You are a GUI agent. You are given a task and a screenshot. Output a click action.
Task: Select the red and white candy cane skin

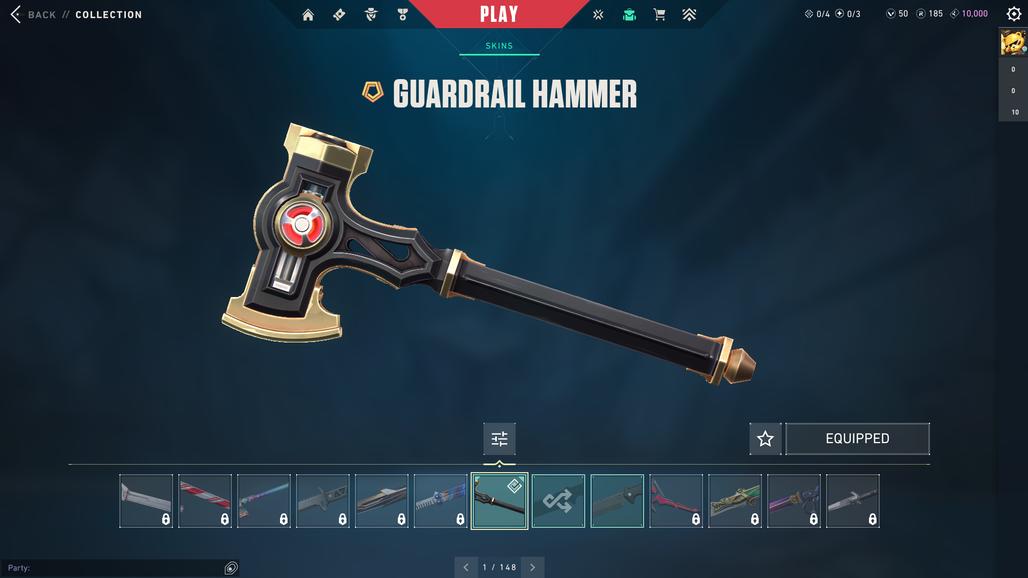(205, 501)
